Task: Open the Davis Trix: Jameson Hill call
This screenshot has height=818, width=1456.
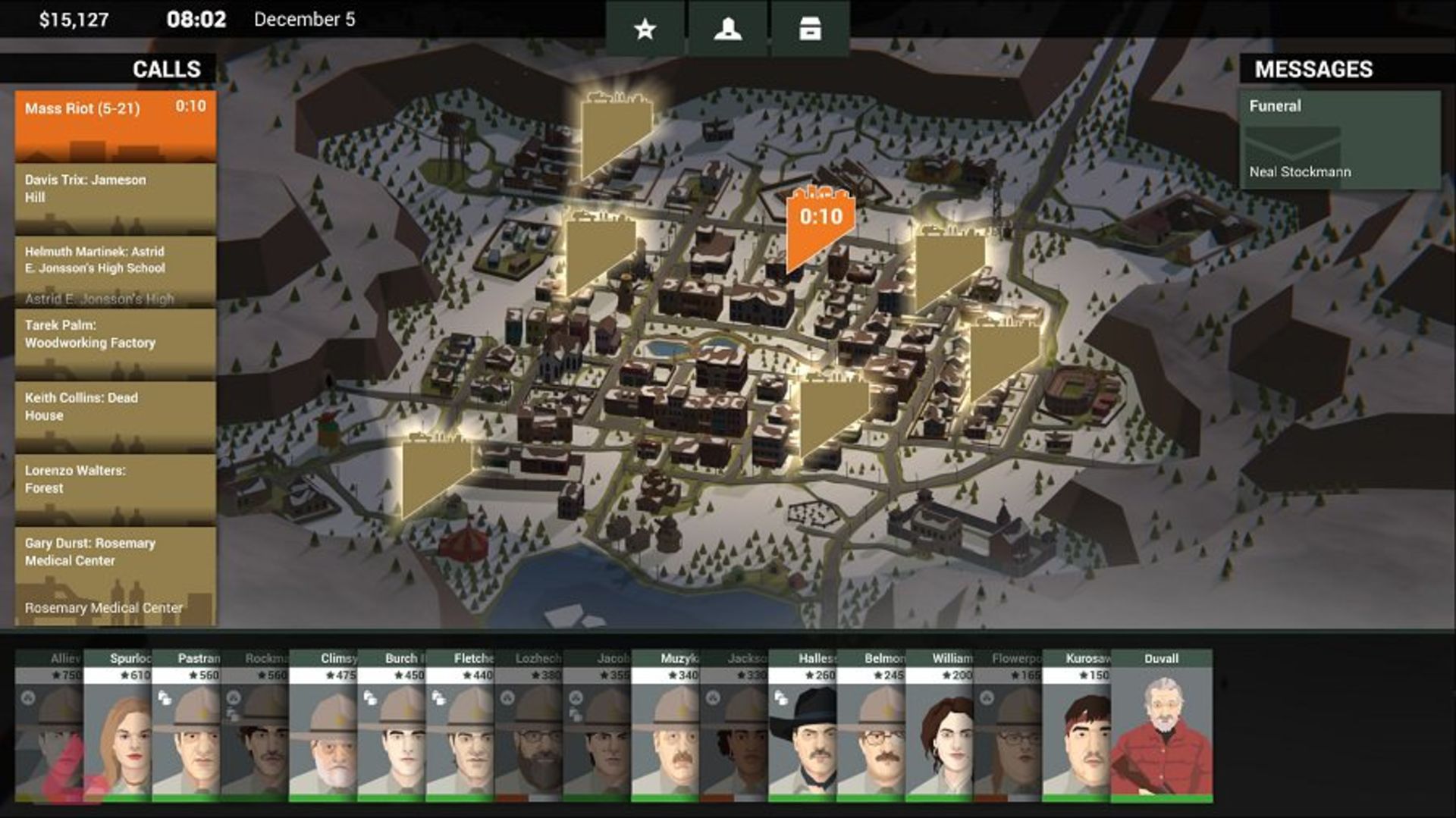Action: click(x=115, y=198)
